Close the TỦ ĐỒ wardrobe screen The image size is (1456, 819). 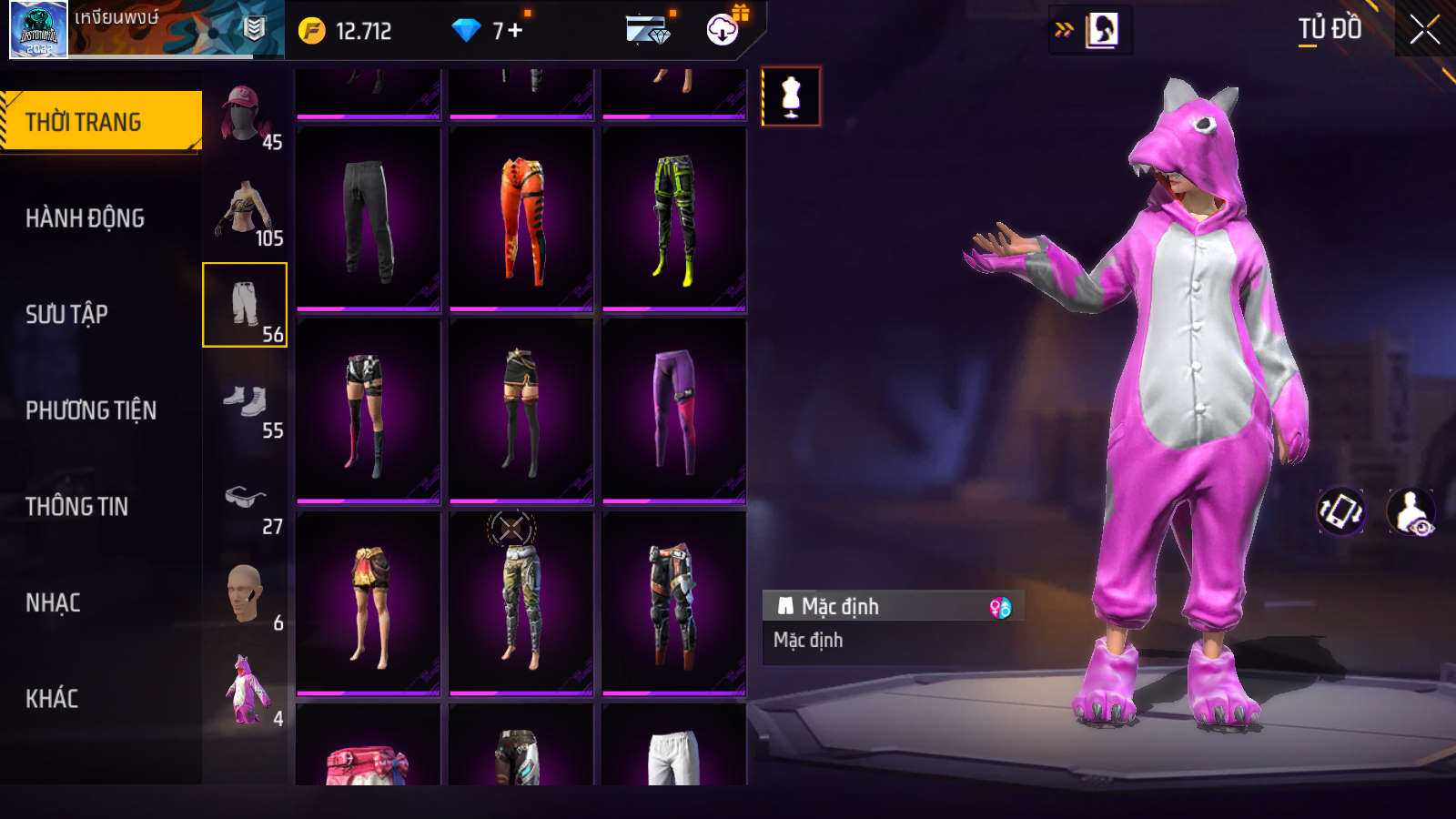point(1424,30)
